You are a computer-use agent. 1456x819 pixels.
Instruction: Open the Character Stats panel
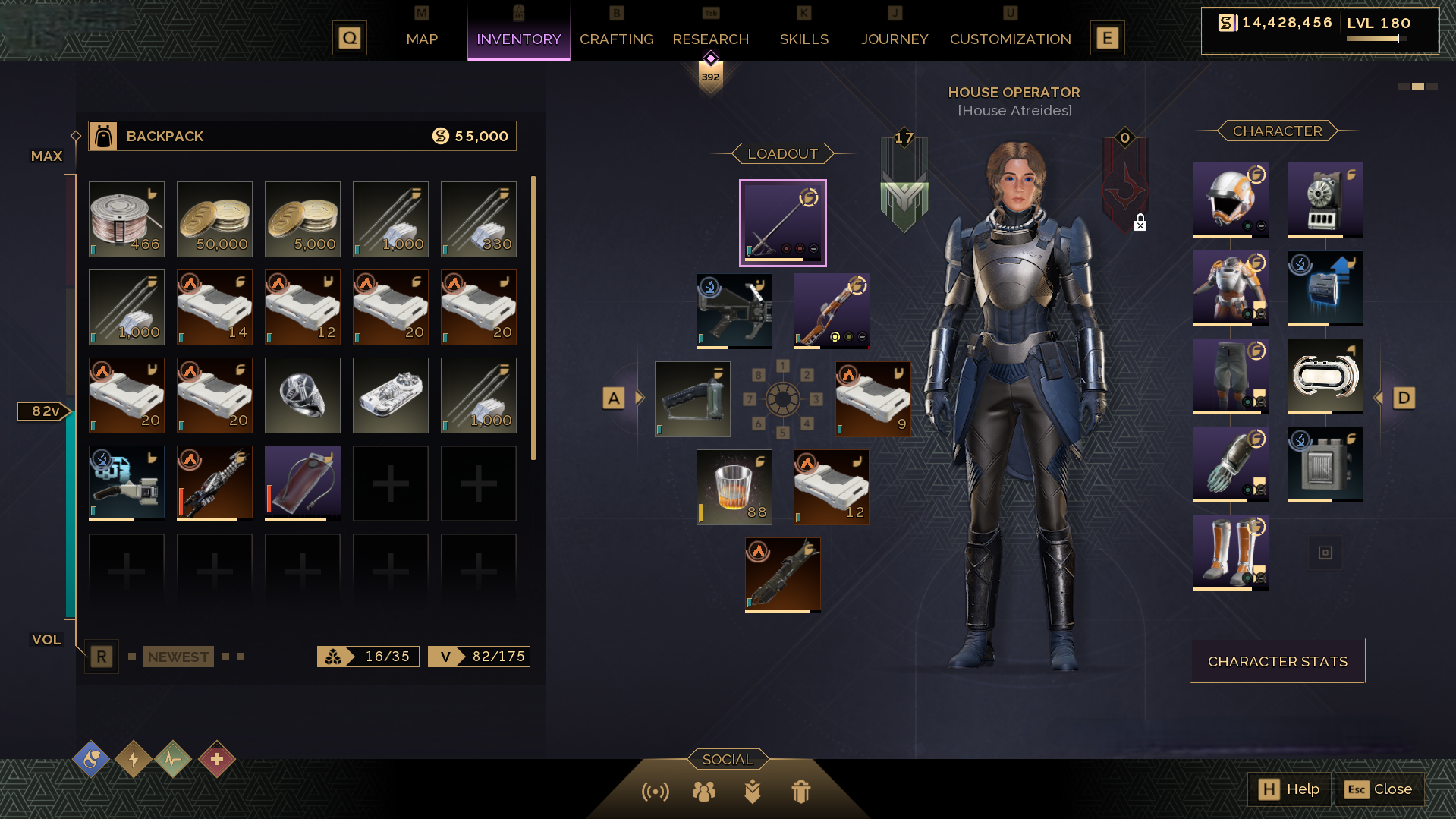click(x=1277, y=661)
